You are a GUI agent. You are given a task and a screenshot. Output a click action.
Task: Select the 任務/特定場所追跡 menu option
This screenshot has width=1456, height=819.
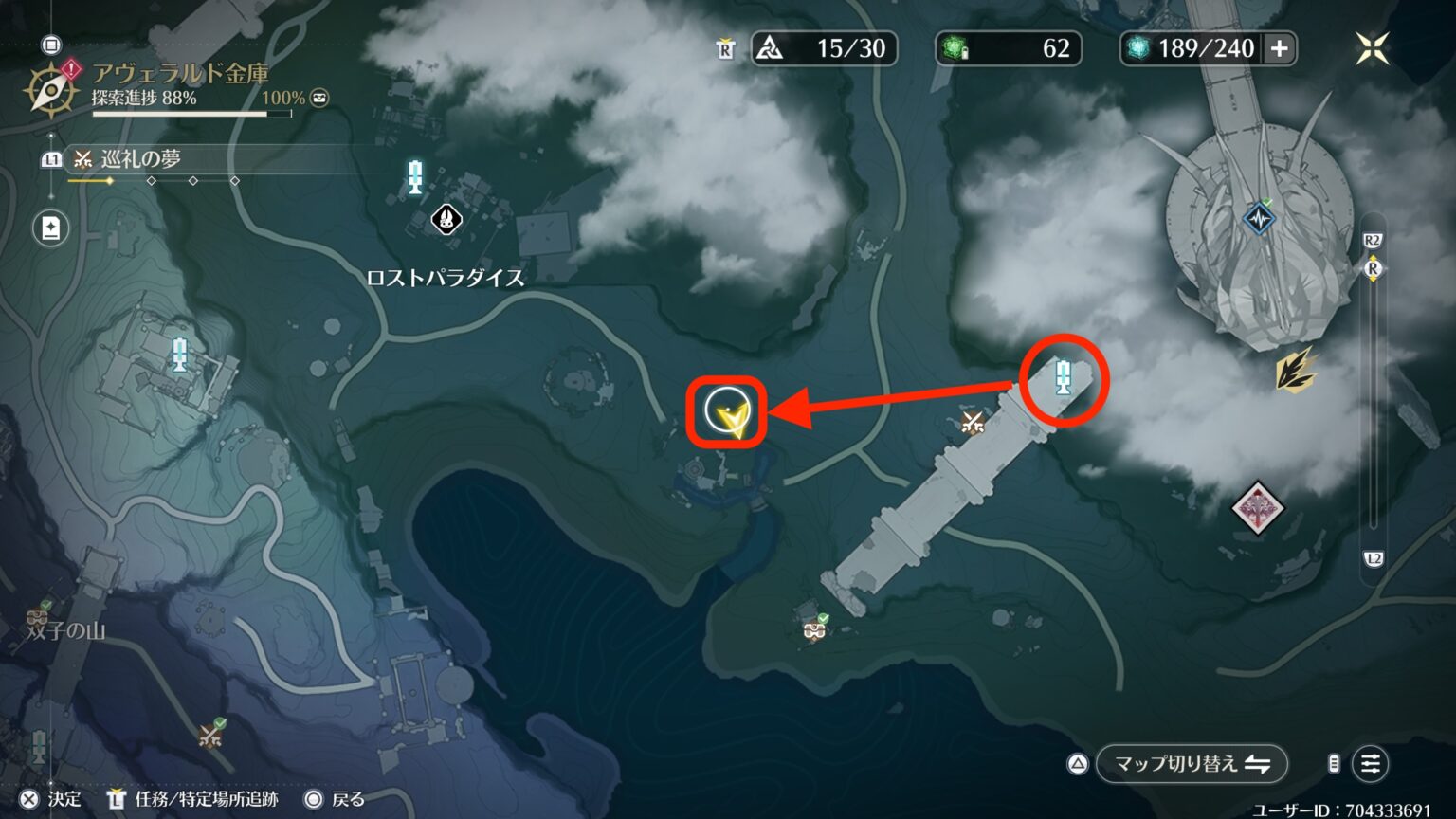click(191, 799)
